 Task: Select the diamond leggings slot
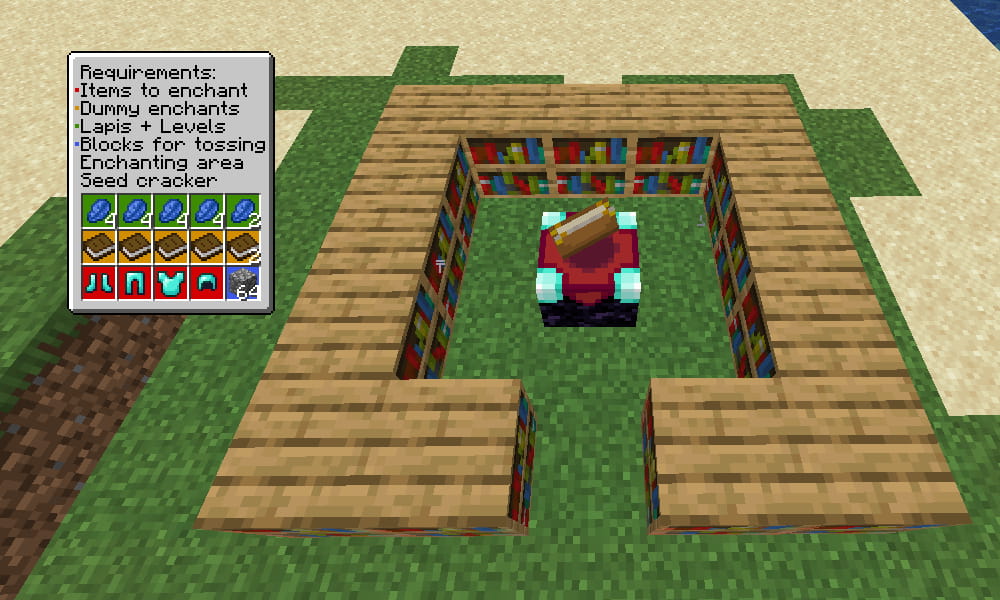134,282
